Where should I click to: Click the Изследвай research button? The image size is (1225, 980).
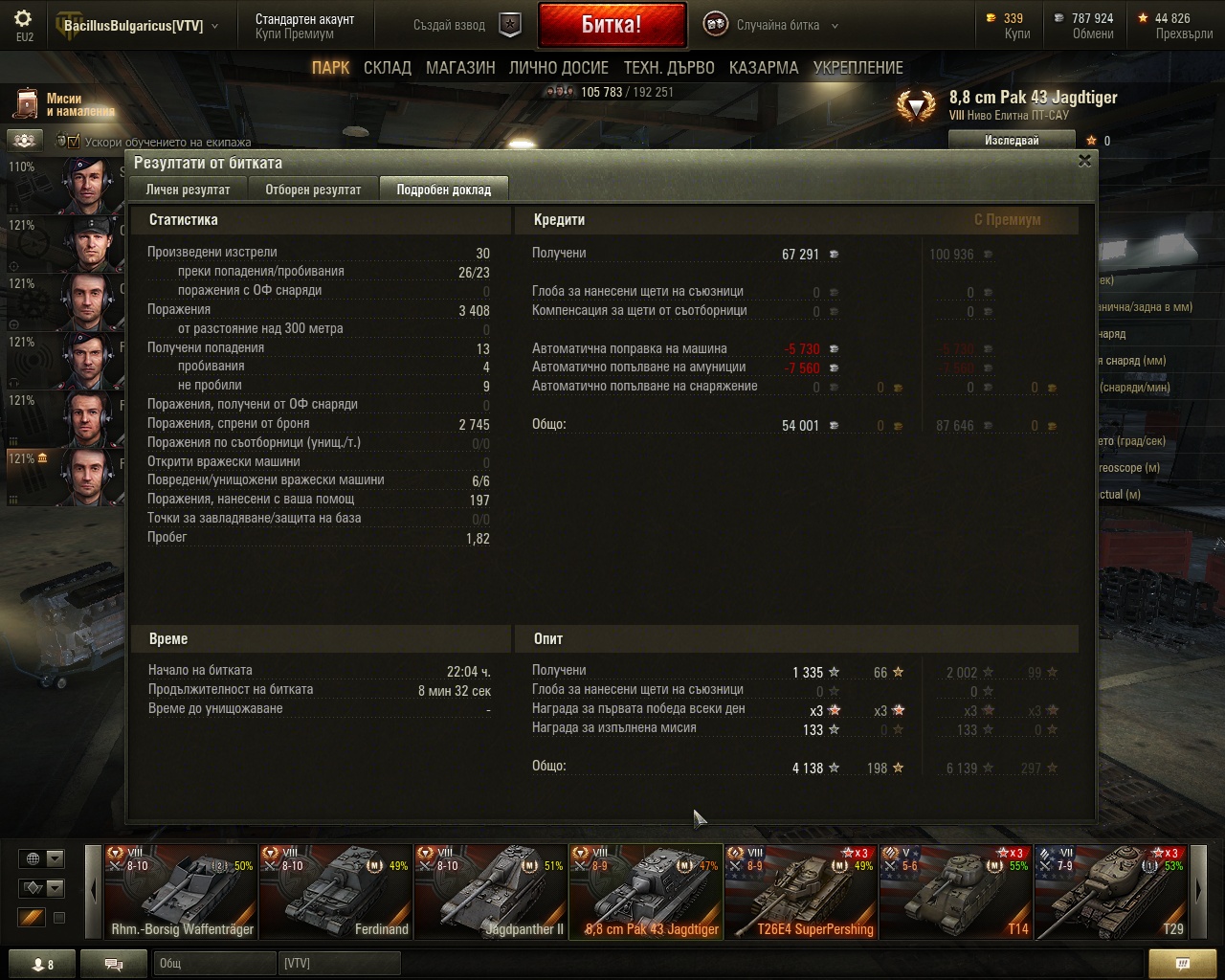(1012, 141)
